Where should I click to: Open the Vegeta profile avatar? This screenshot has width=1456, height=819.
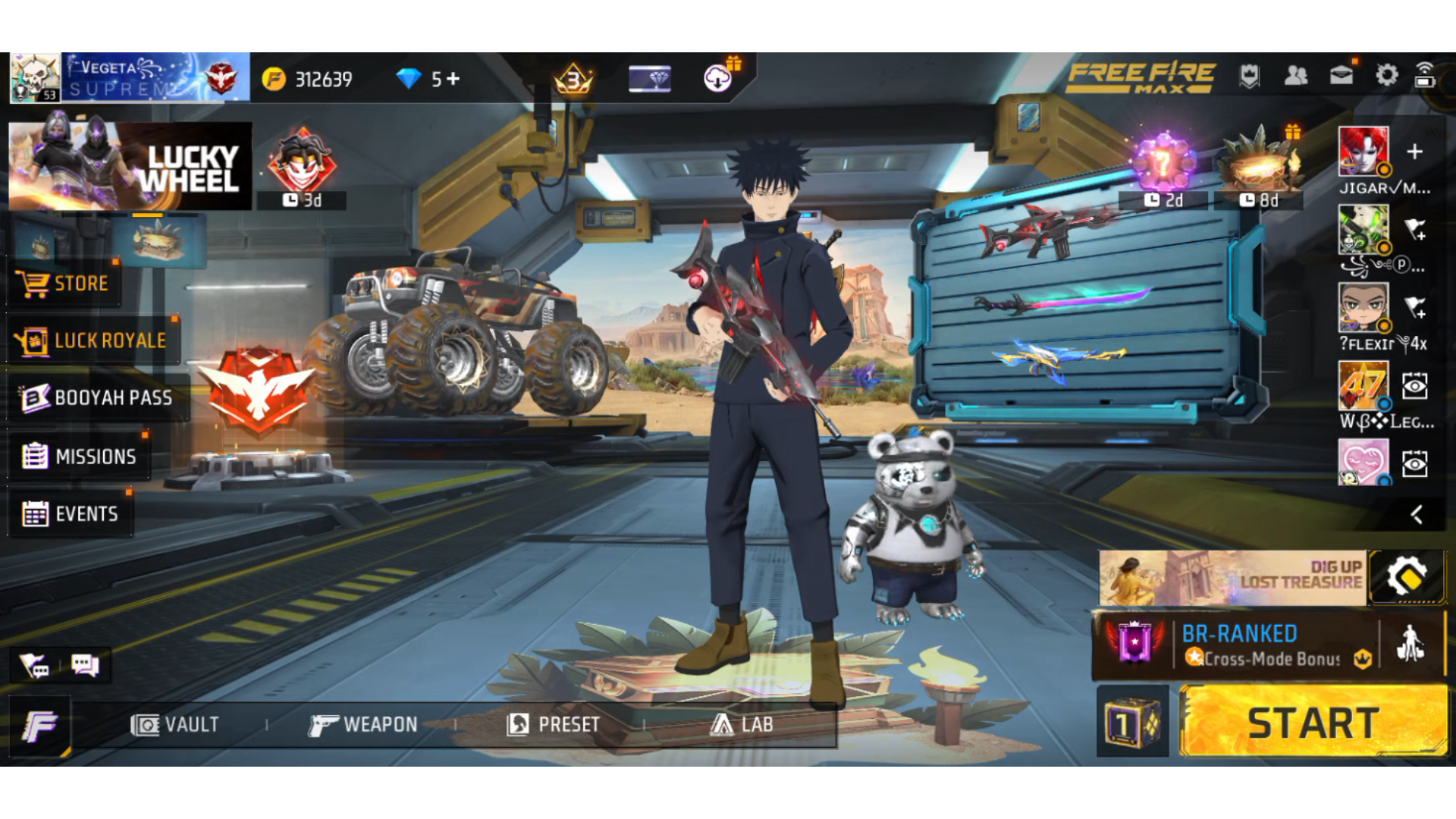(36, 76)
